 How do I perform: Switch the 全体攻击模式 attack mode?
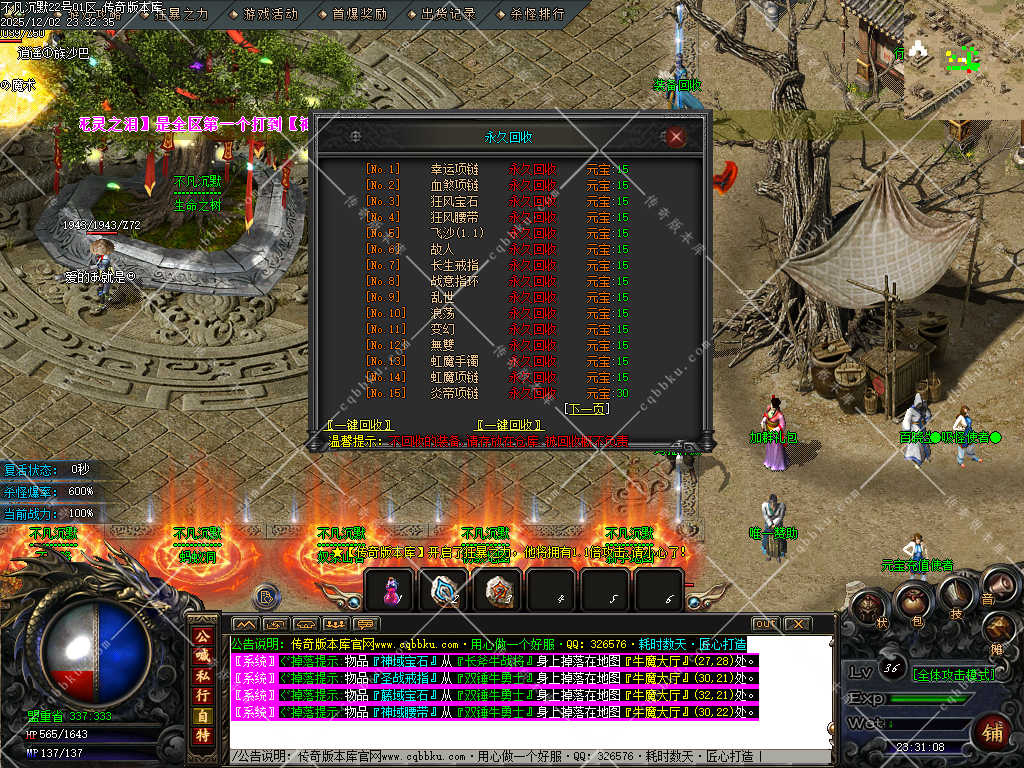(953, 674)
